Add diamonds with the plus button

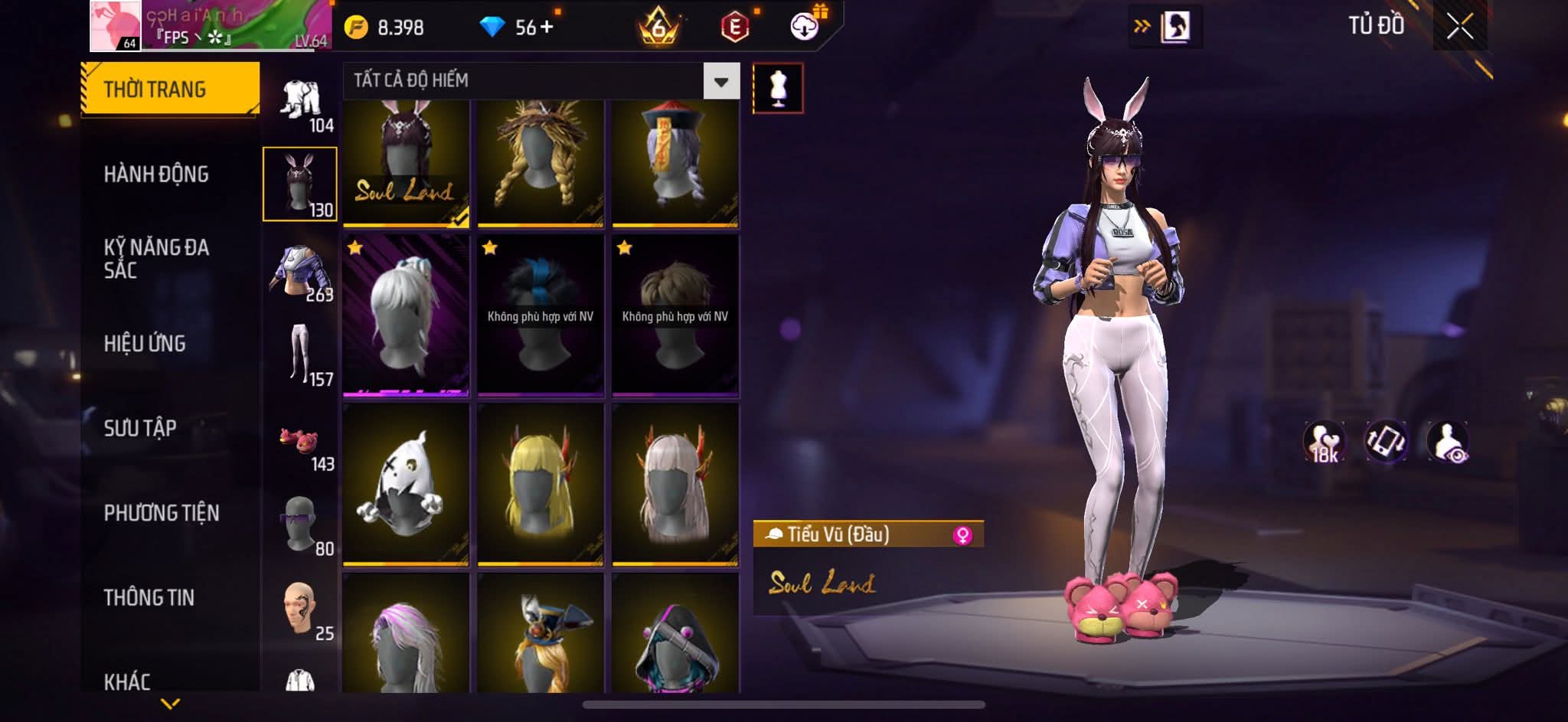point(547,28)
